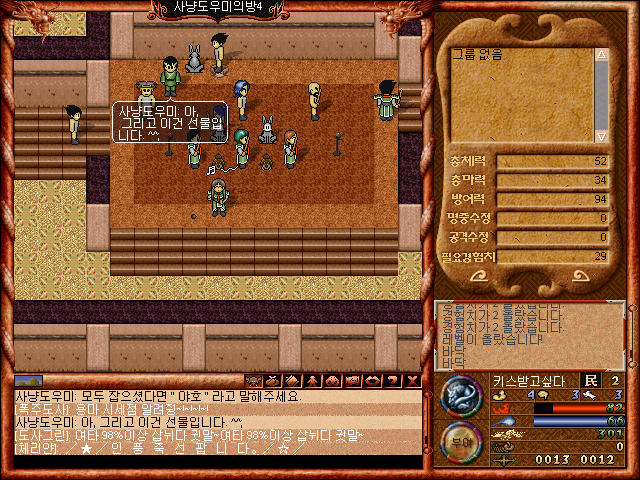640x480 pixels.
Task: Click the group list scroll-up arrow
Action: click(x=601, y=53)
